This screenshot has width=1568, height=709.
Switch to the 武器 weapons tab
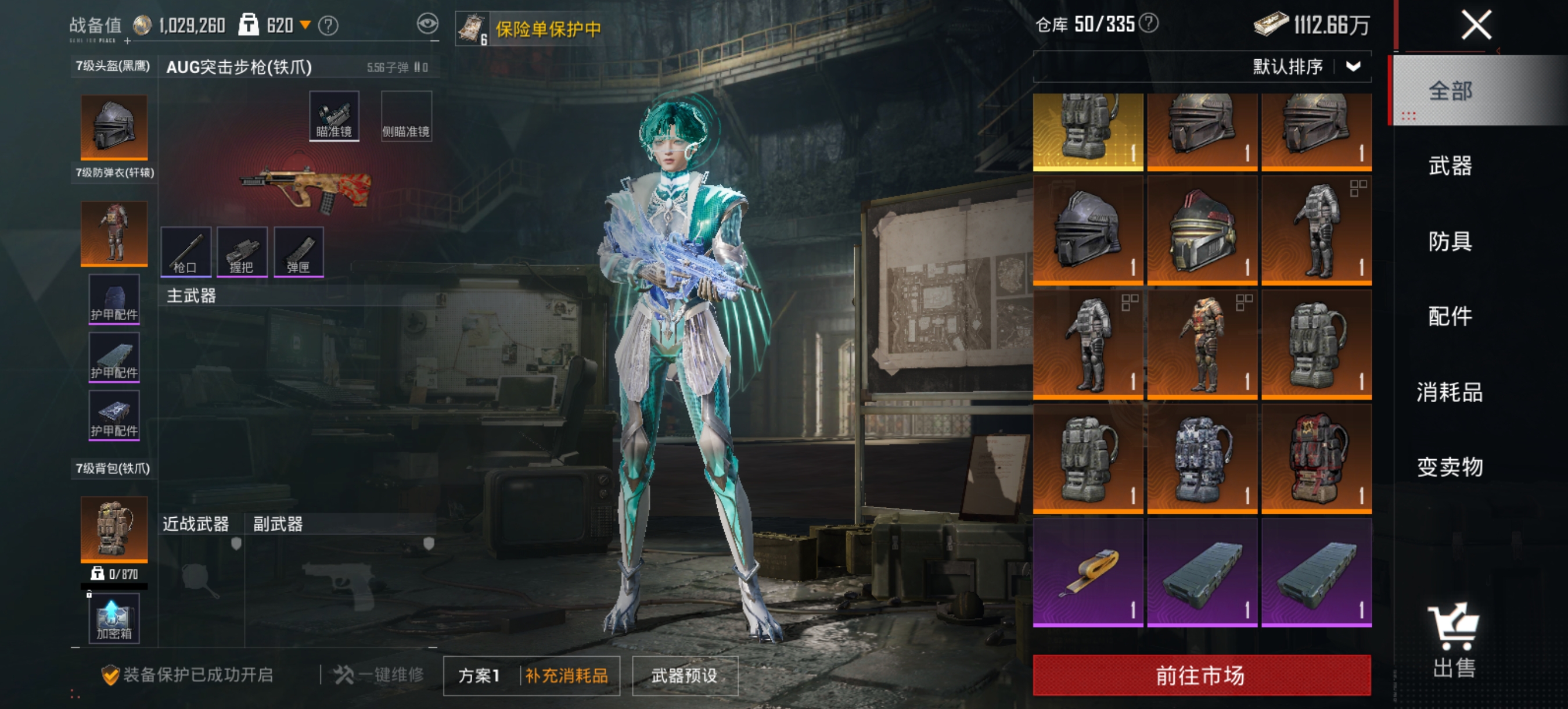1451,166
